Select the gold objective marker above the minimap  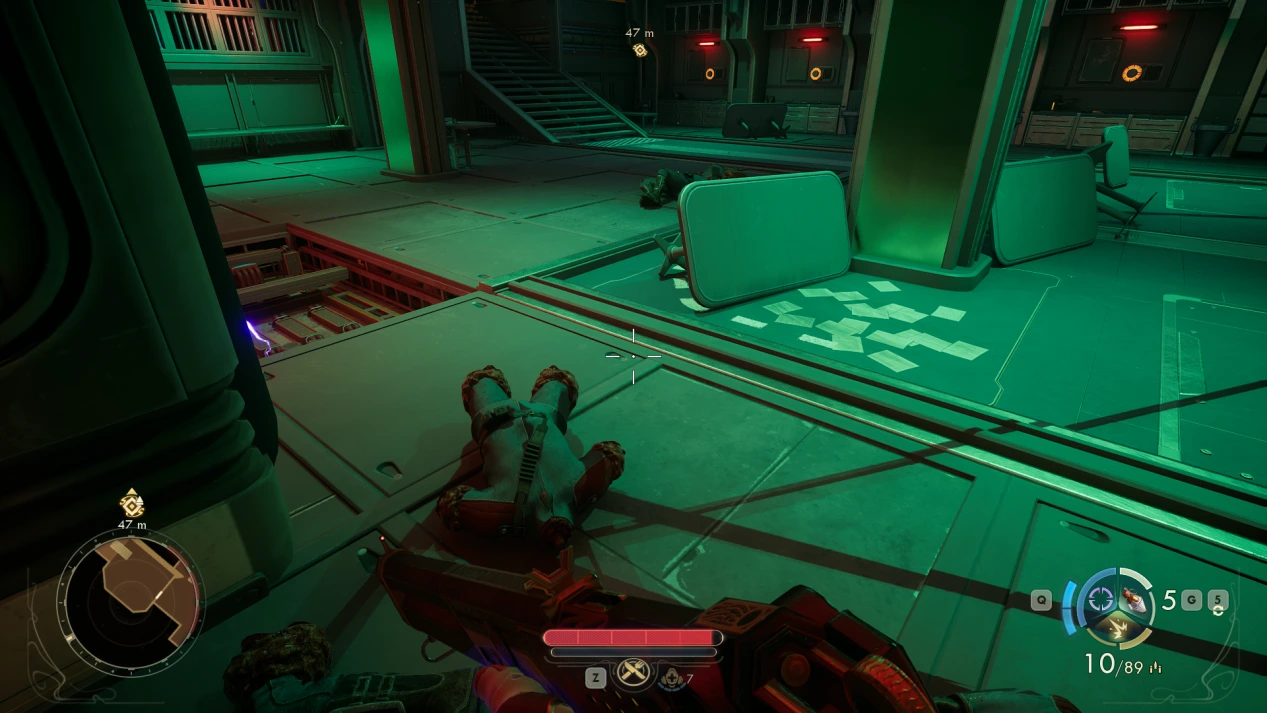click(x=132, y=504)
